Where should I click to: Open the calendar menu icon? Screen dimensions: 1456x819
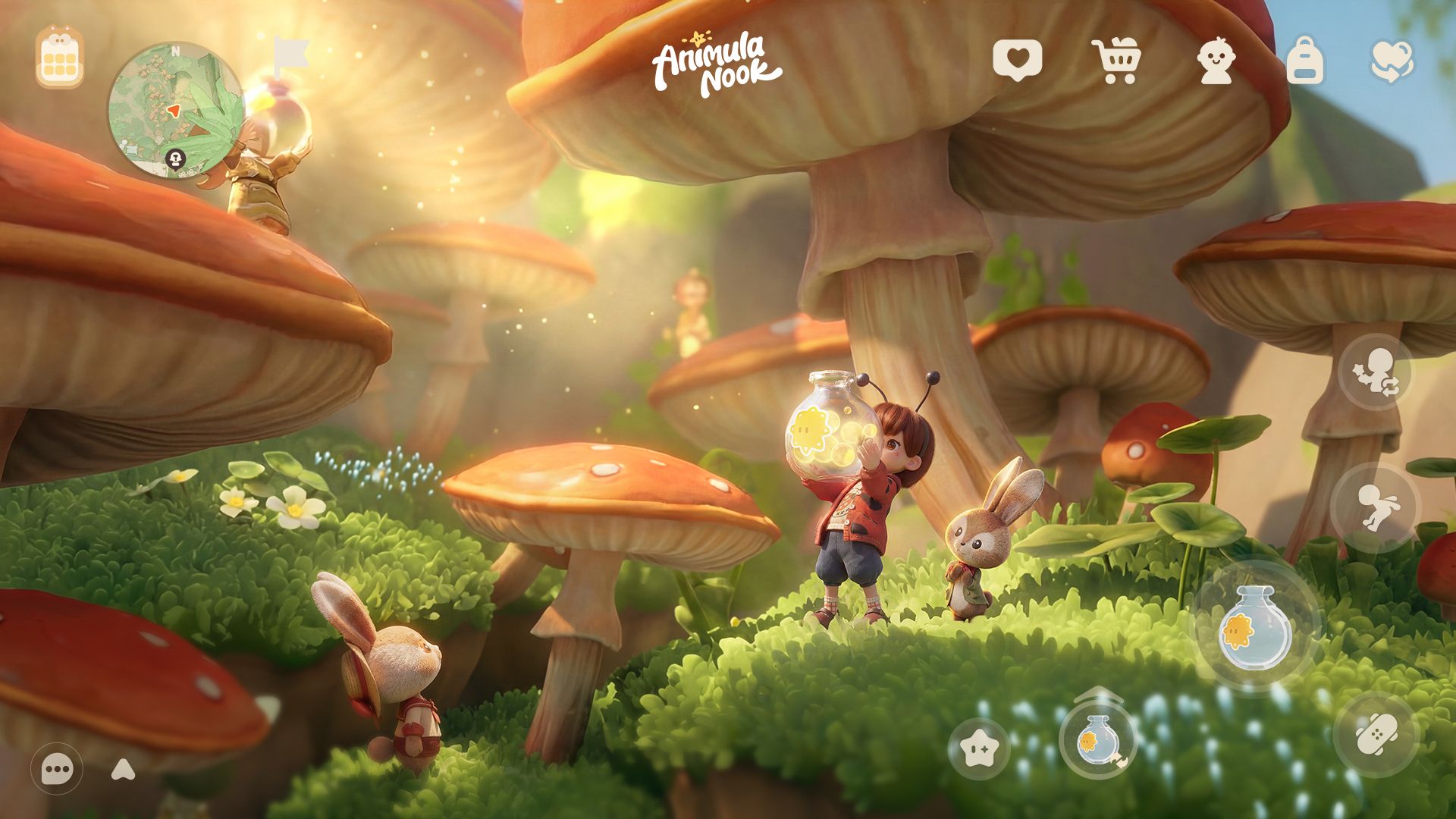[59, 58]
